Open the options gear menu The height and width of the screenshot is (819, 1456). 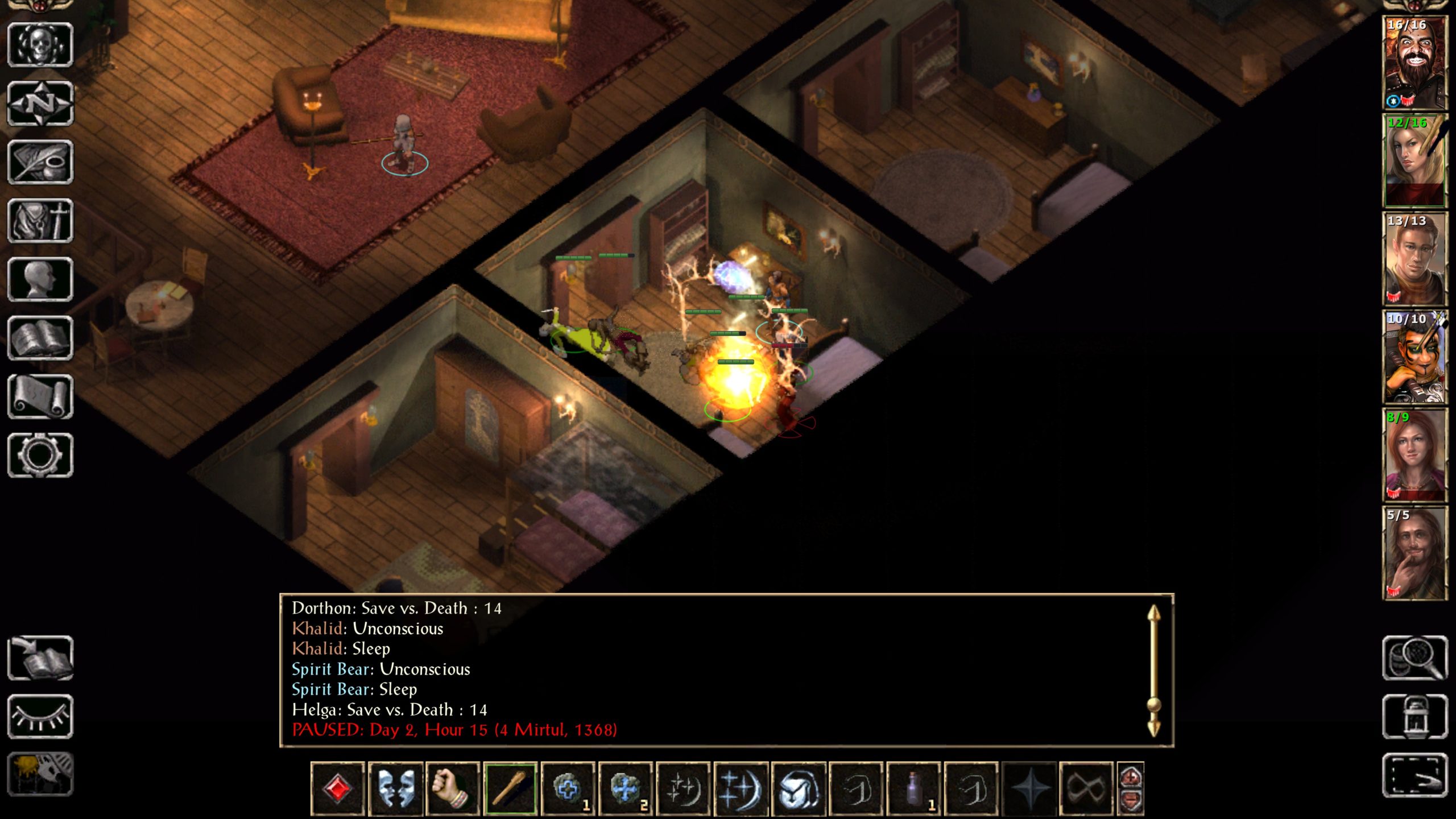(x=40, y=455)
